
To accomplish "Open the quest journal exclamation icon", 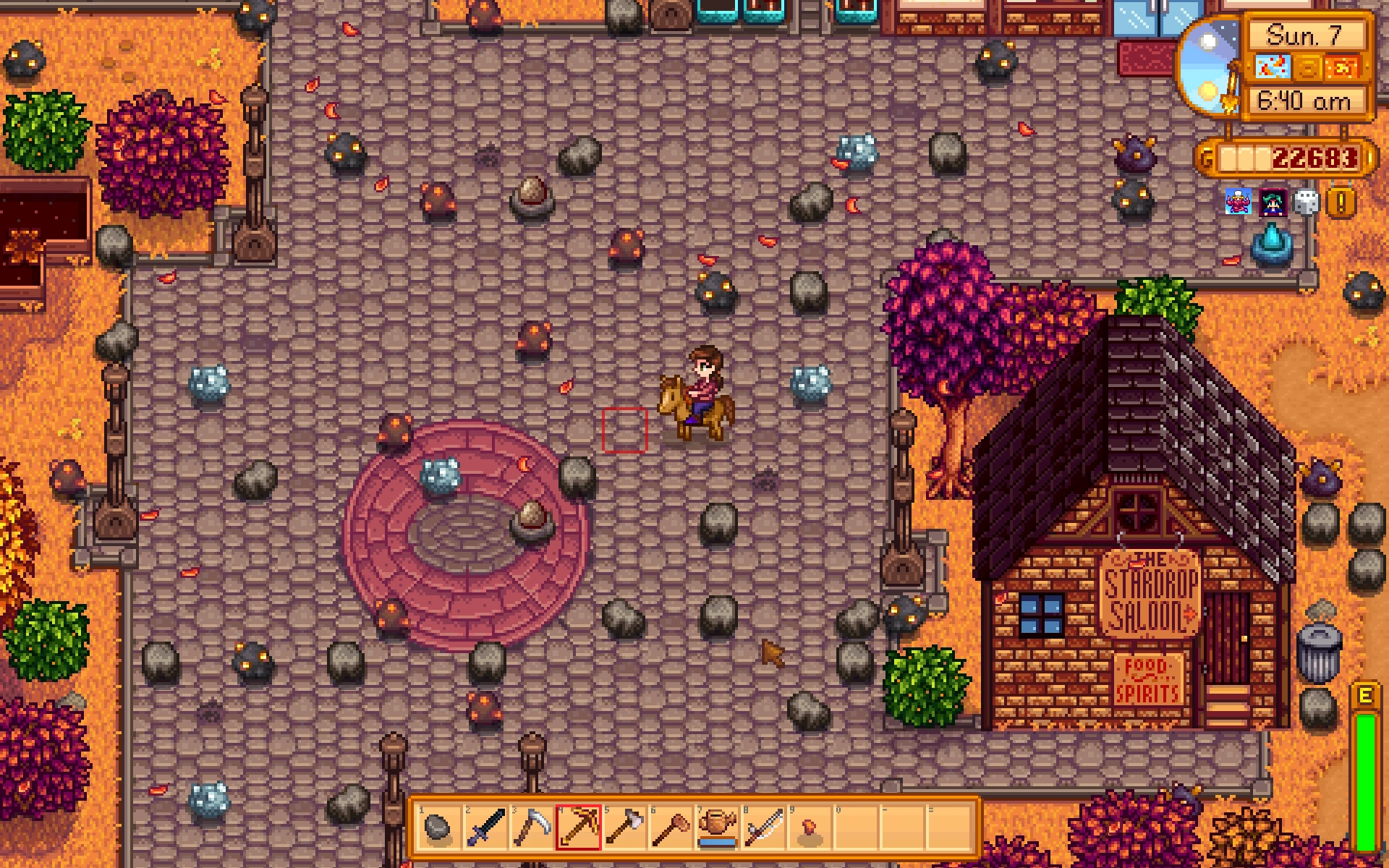I will click(x=1341, y=203).
